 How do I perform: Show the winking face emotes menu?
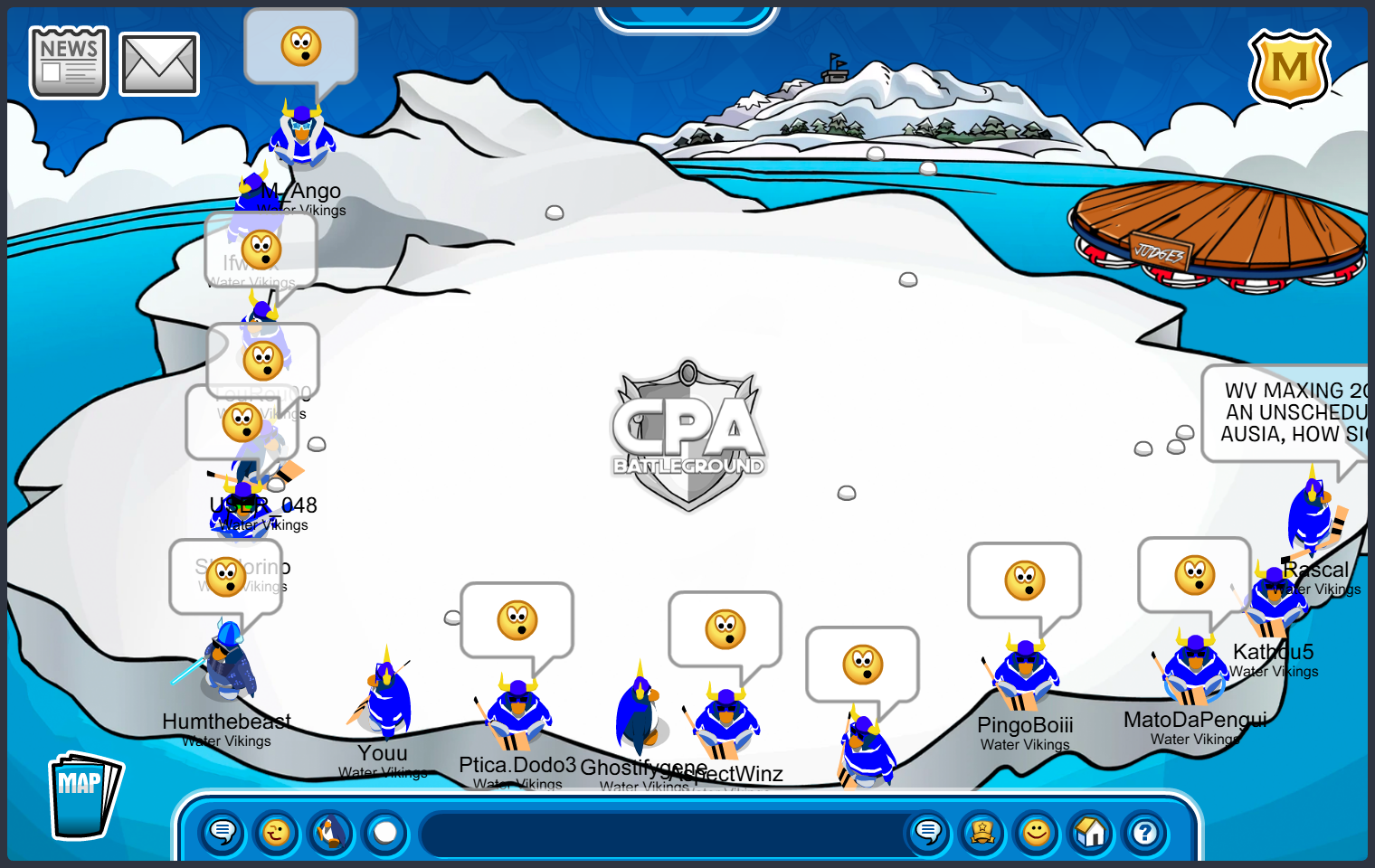(277, 832)
